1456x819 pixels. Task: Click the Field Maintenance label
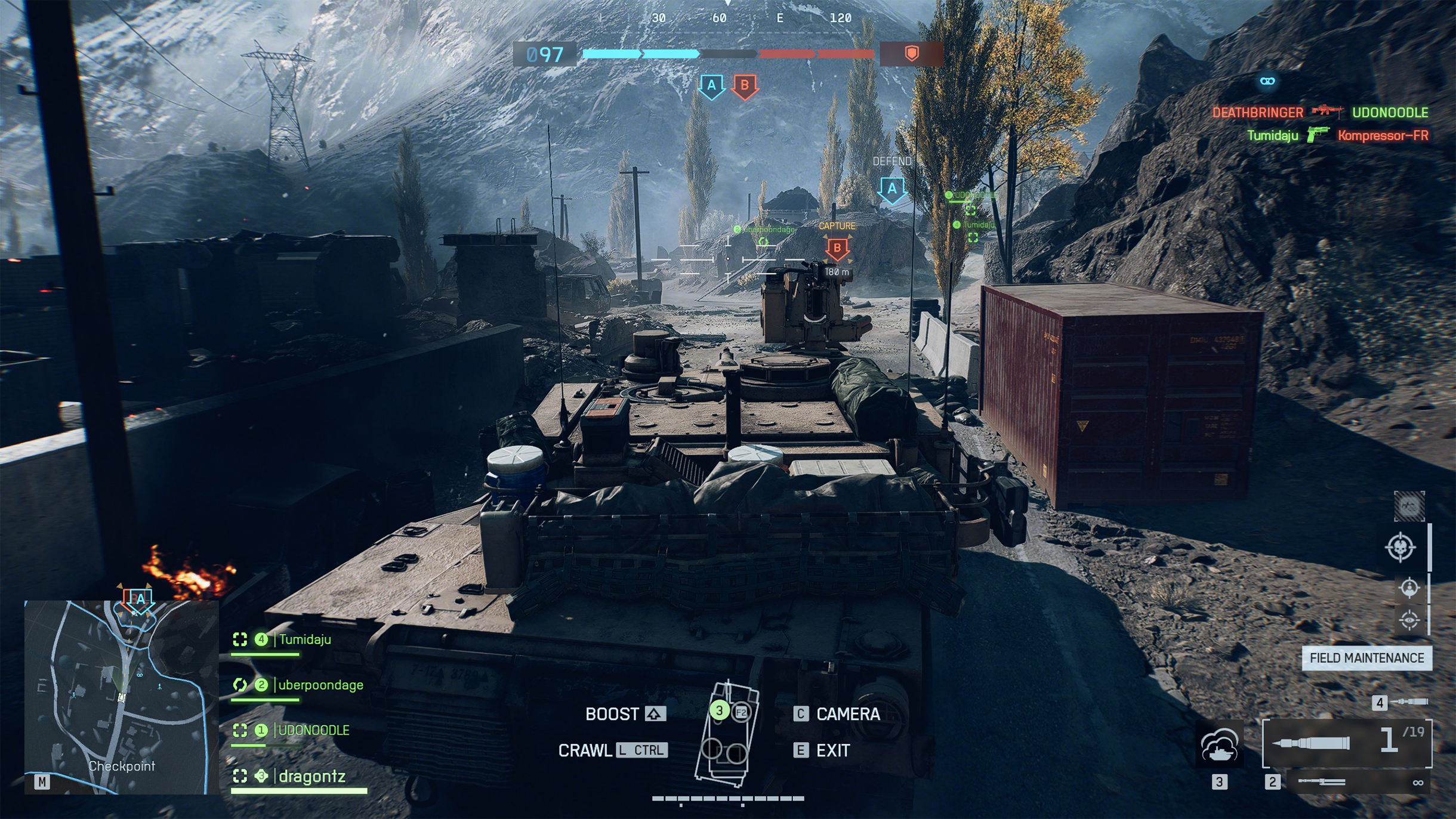pyautogui.click(x=1366, y=659)
